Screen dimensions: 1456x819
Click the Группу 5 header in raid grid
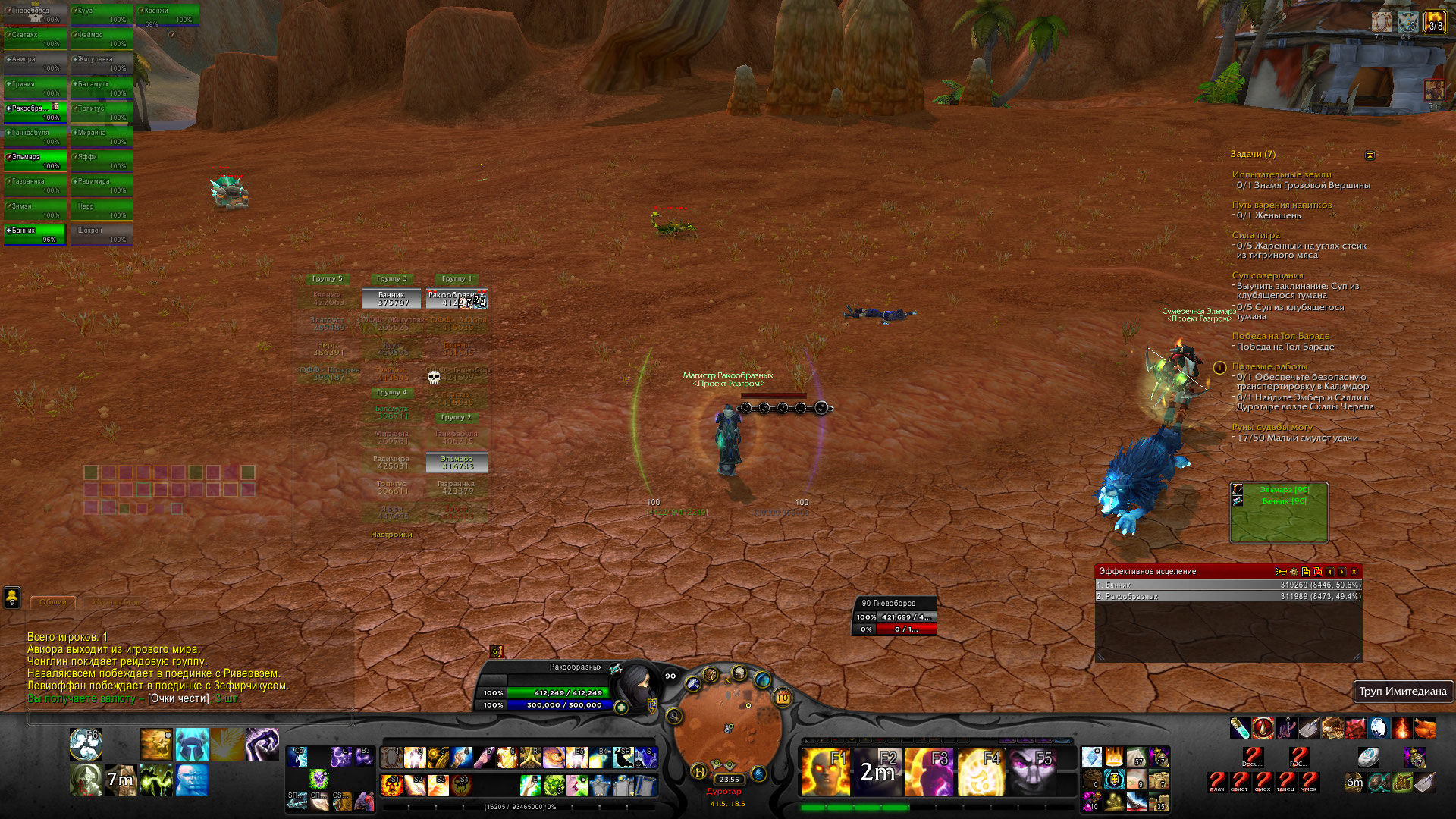(328, 278)
